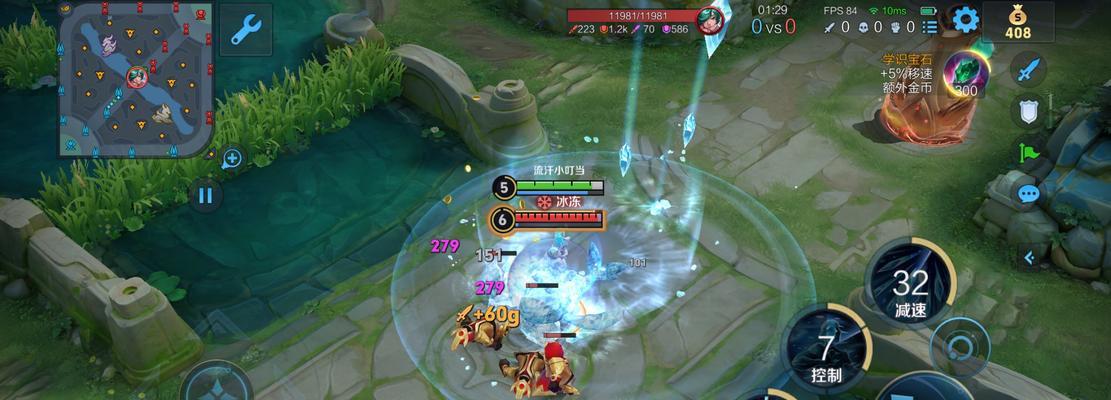This screenshot has height=400, width=1111.
Task: Send the shield defend signal
Action: (x=1028, y=111)
